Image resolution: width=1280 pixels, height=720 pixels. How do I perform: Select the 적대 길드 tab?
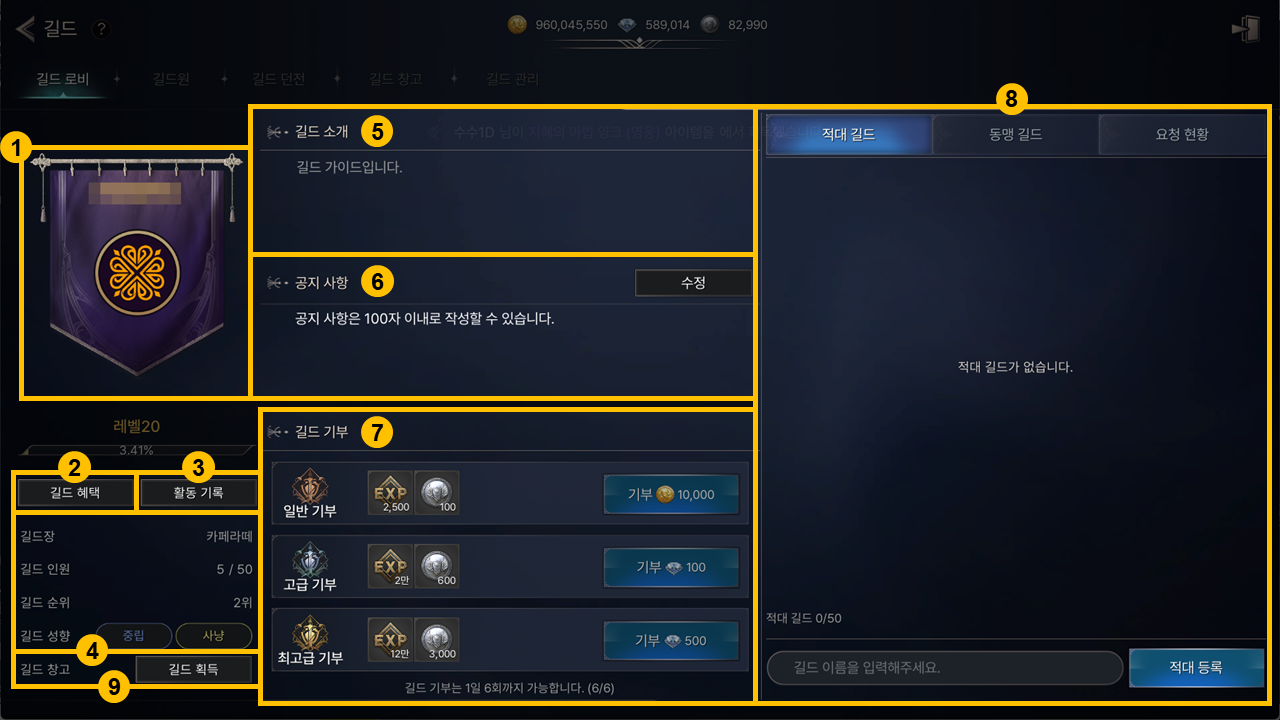click(848, 134)
